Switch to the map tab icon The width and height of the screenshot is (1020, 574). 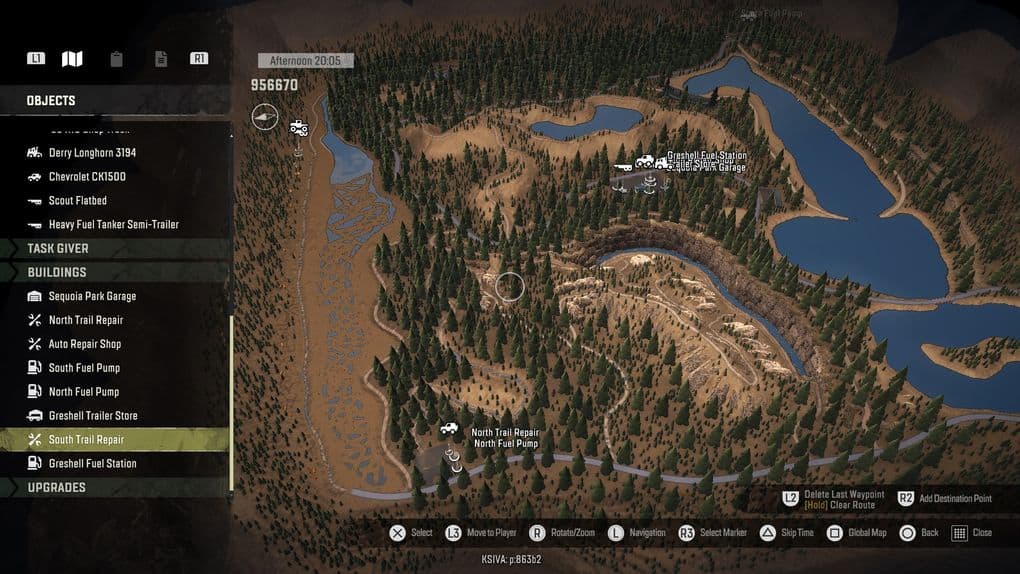[72, 59]
